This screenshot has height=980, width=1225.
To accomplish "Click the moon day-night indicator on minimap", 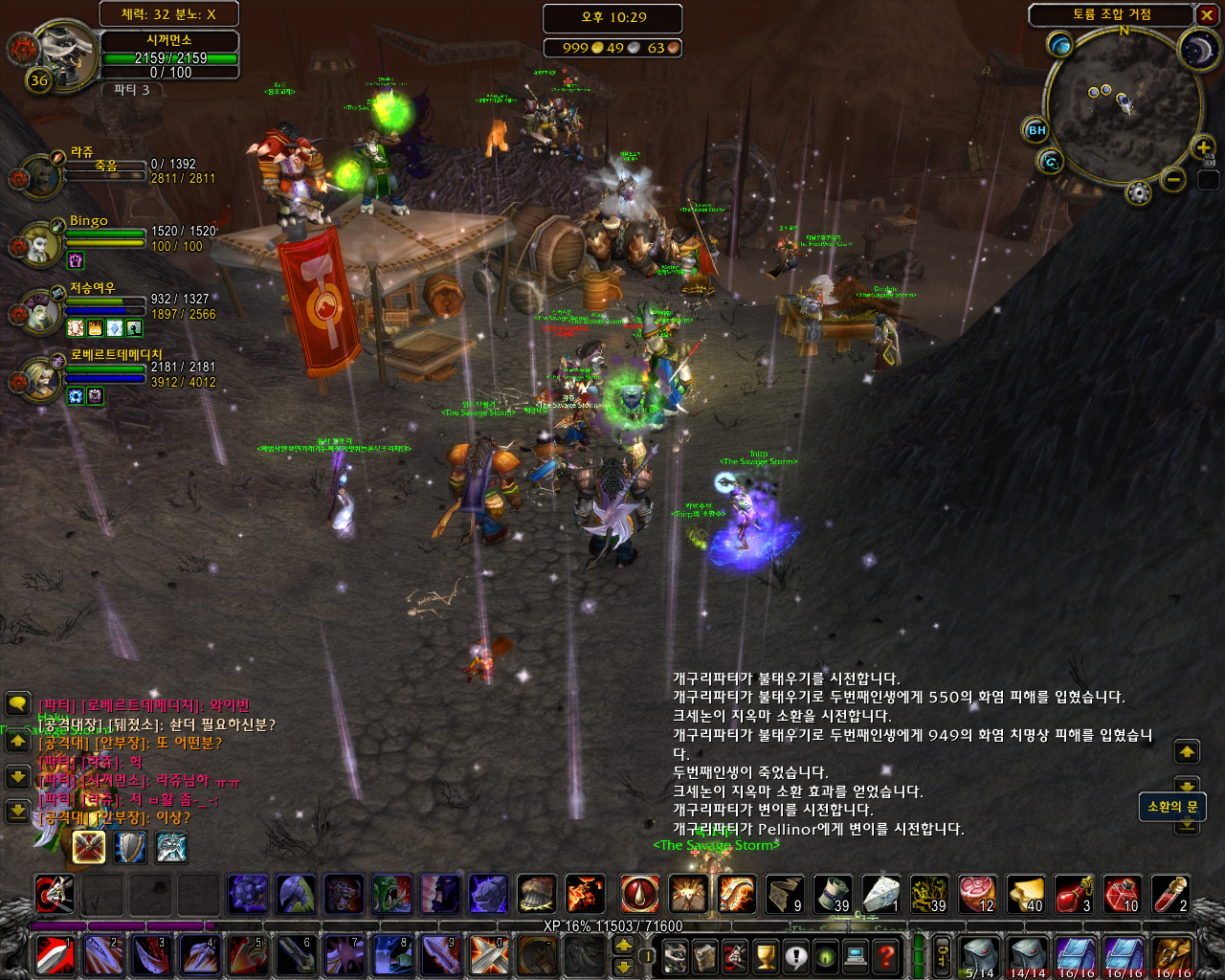I will pyautogui.click(x=1196, y=48).
